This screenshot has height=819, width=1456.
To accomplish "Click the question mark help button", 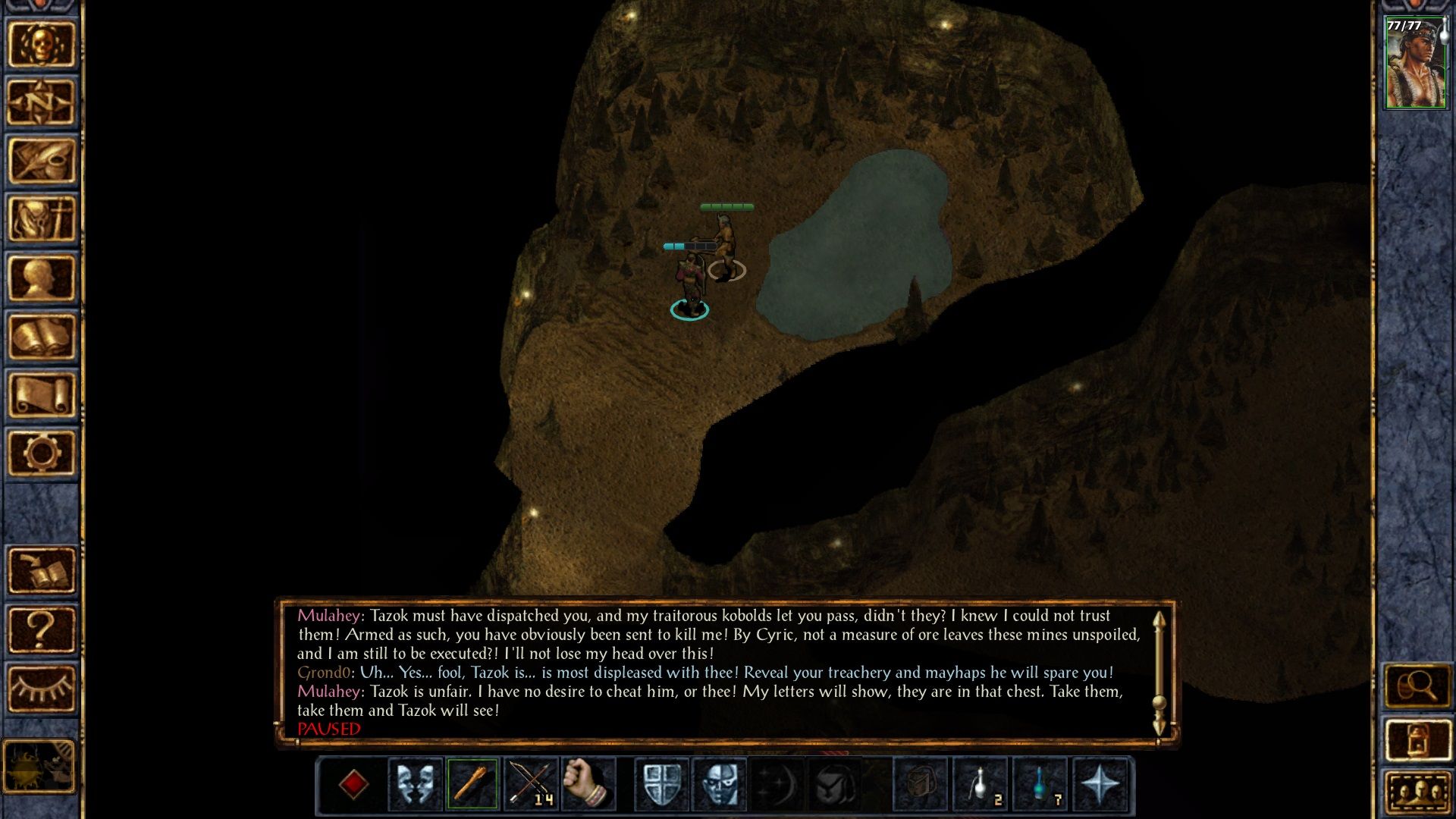I will [42, 629].
